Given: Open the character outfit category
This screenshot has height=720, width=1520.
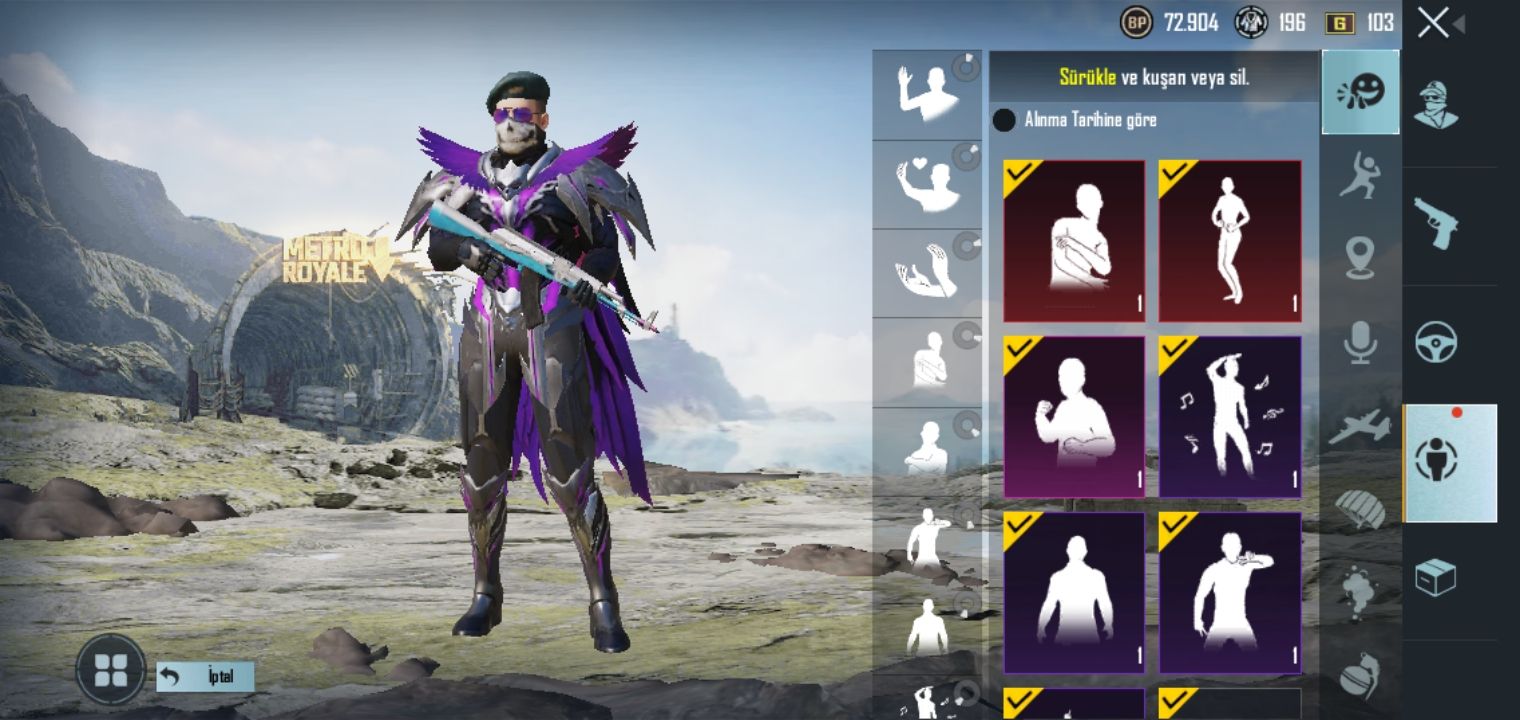Looking at the screenshot, I should tap(1436, 105).
